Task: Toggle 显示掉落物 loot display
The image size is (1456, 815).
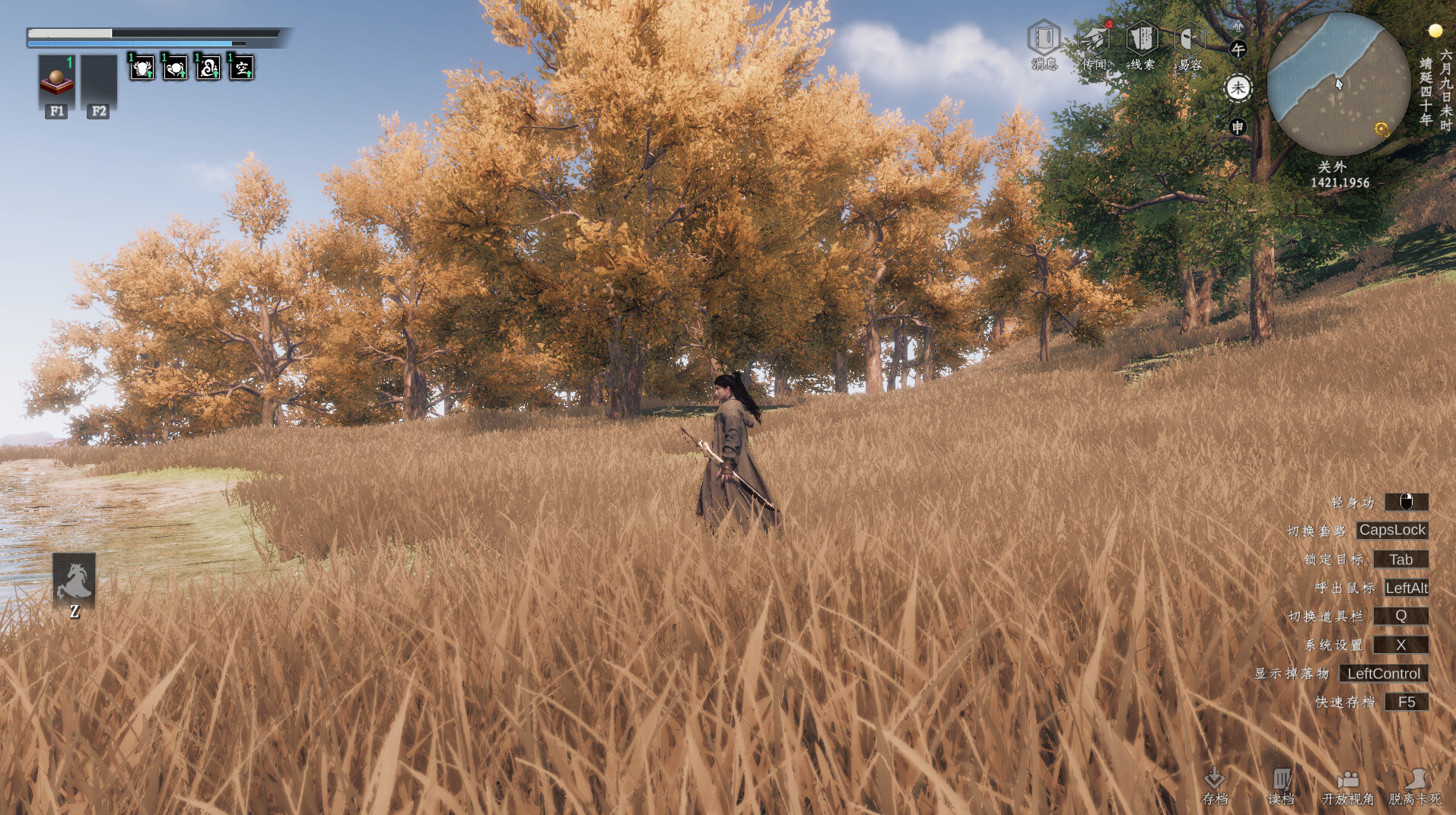Action: pos(1383,673)
